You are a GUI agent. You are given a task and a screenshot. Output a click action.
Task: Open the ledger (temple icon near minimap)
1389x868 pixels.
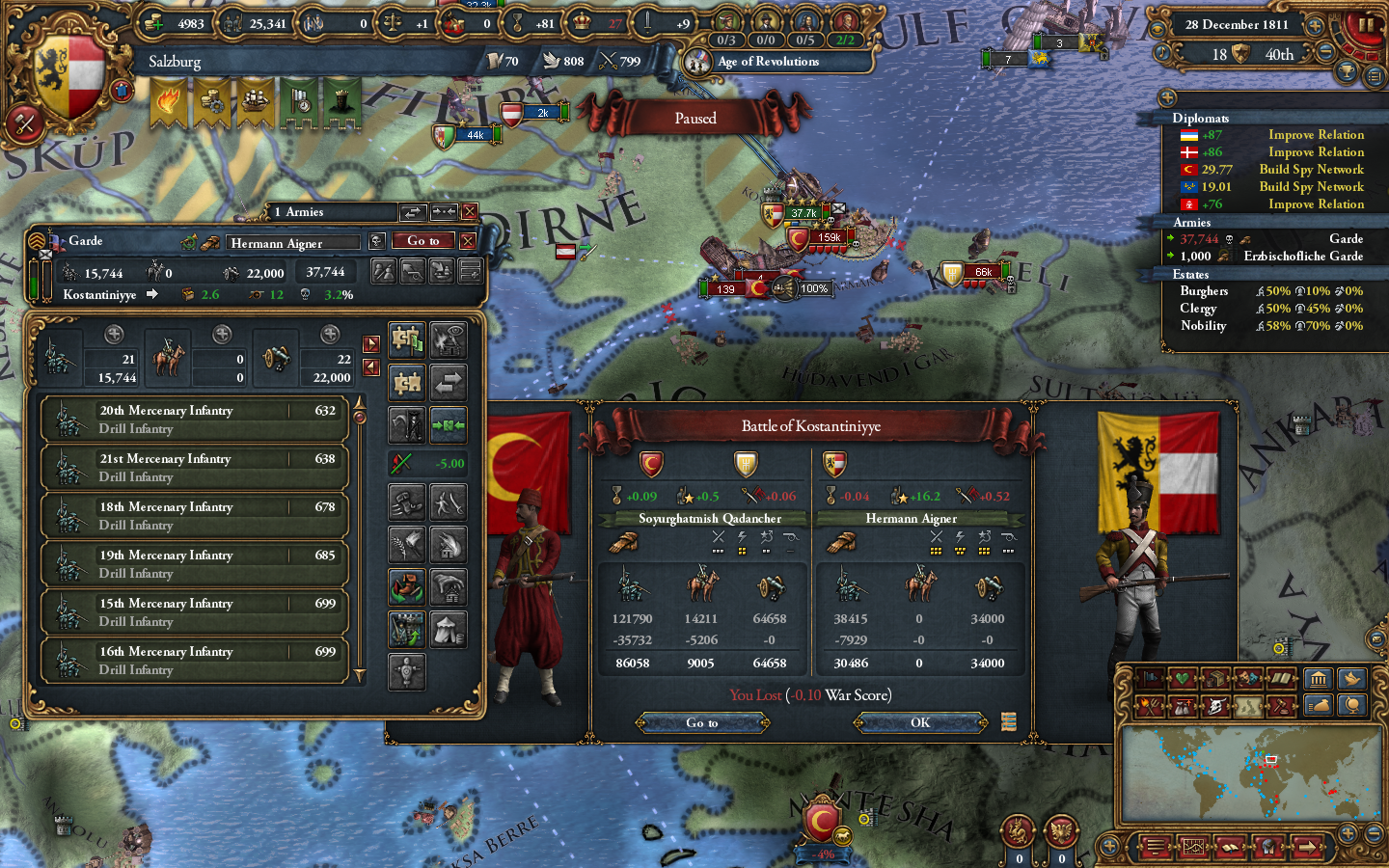click(1320, 679)
